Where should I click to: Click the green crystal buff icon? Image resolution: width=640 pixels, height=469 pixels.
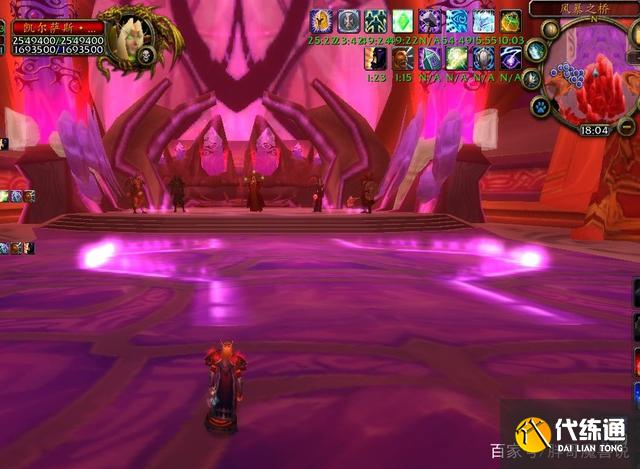(x=402, y=20)
